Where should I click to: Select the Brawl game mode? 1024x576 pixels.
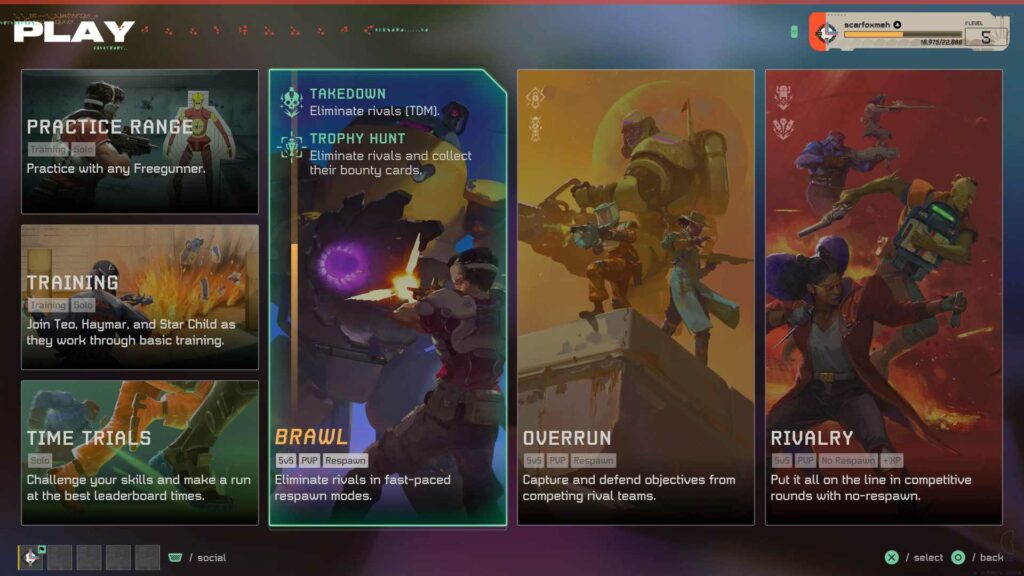pyautogui.click(x=387, y=400)
